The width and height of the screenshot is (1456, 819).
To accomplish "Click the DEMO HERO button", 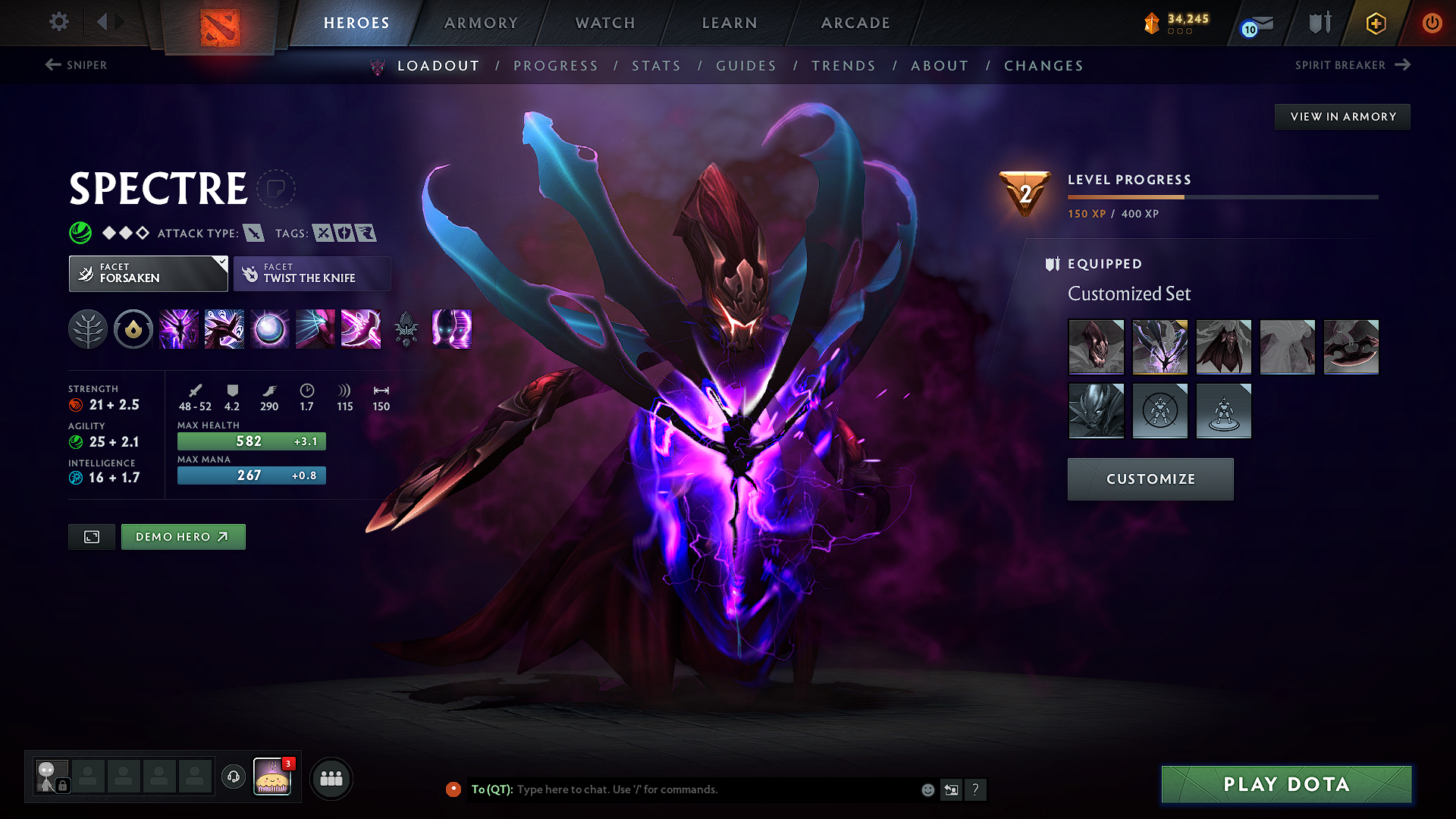I will 183,536.
